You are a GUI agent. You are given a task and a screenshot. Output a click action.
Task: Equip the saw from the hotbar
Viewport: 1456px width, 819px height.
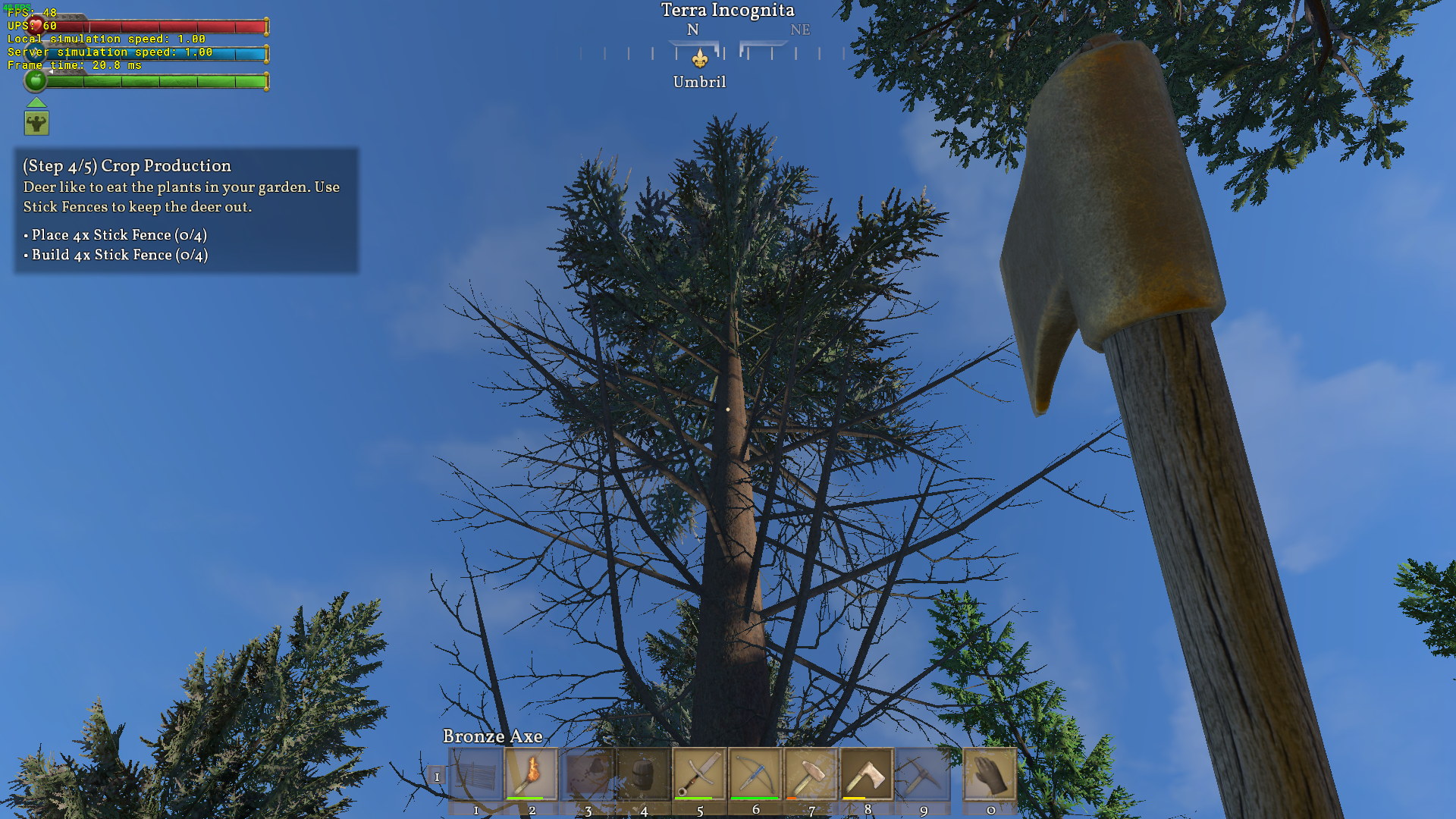[x=699, y=775]
